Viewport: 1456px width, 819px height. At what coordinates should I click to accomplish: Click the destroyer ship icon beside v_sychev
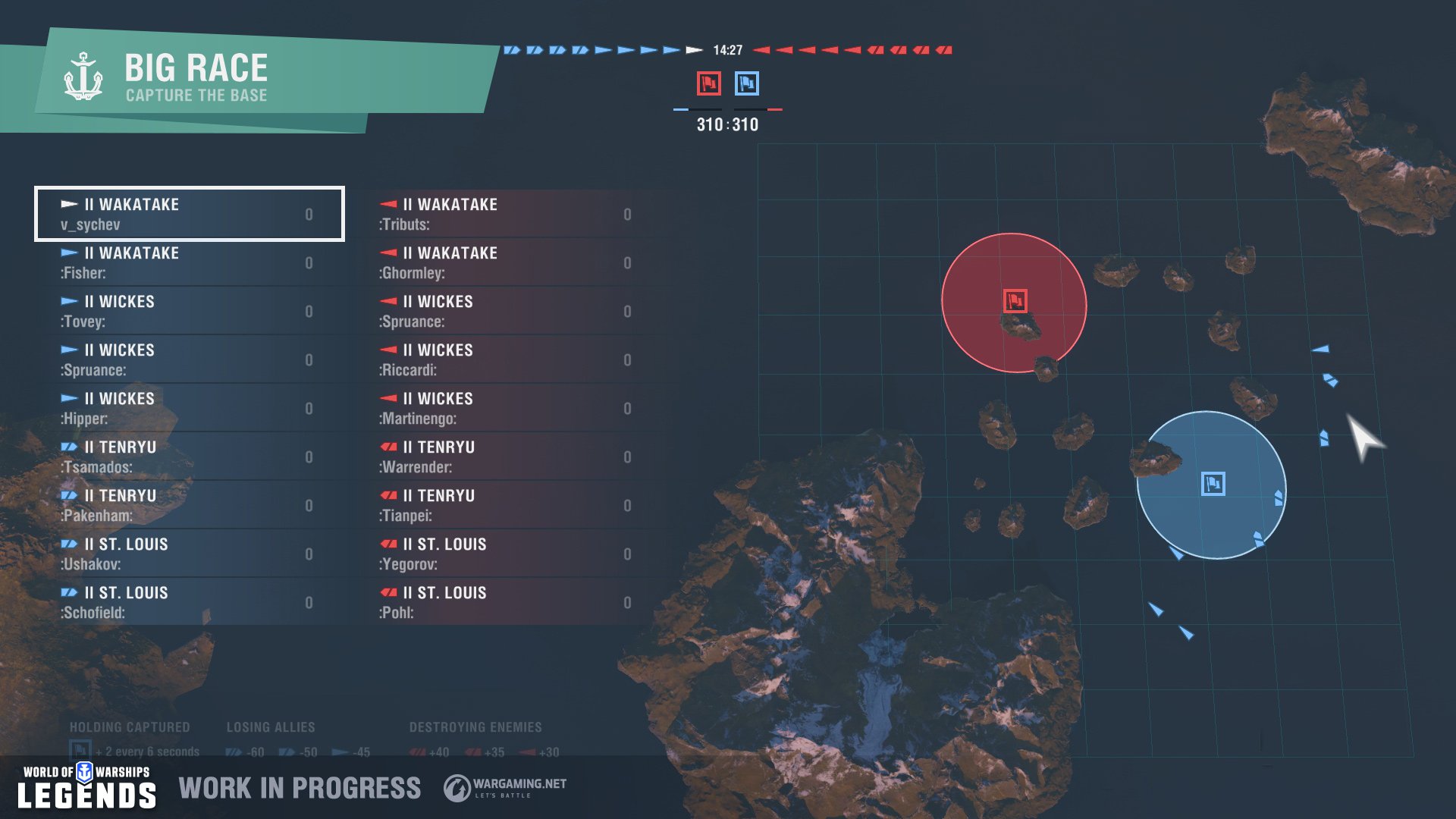pos(69,204)
